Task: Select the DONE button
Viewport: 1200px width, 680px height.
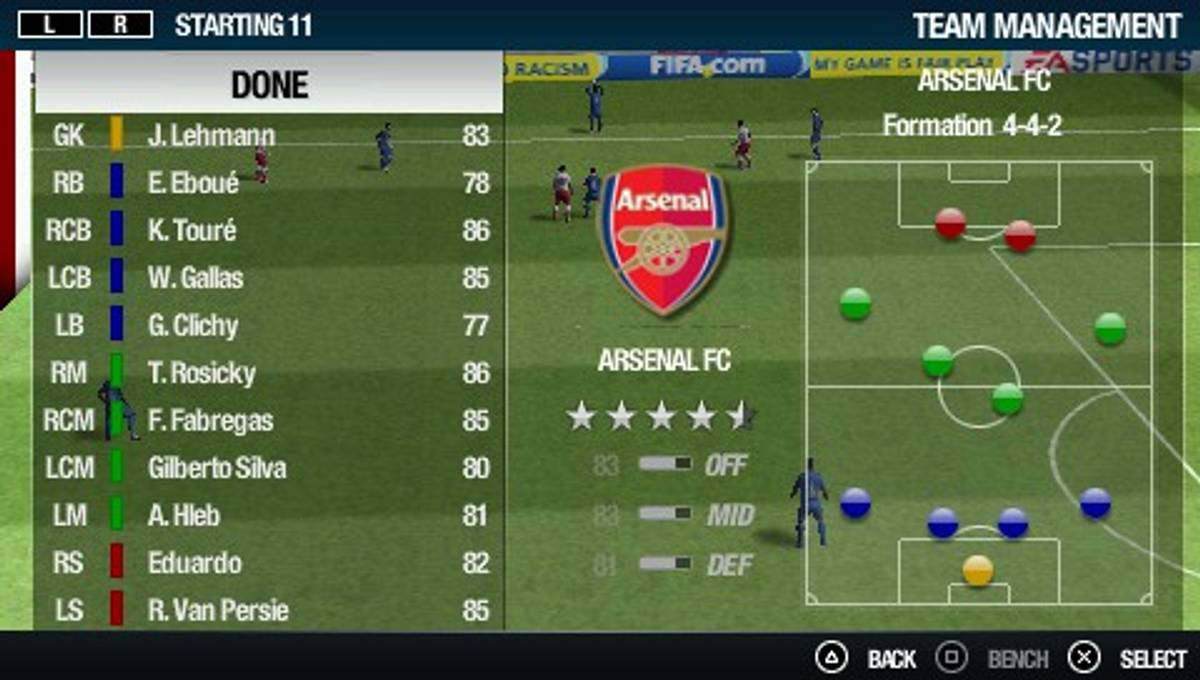Action: pyautogui.click(x=269, y=84)
